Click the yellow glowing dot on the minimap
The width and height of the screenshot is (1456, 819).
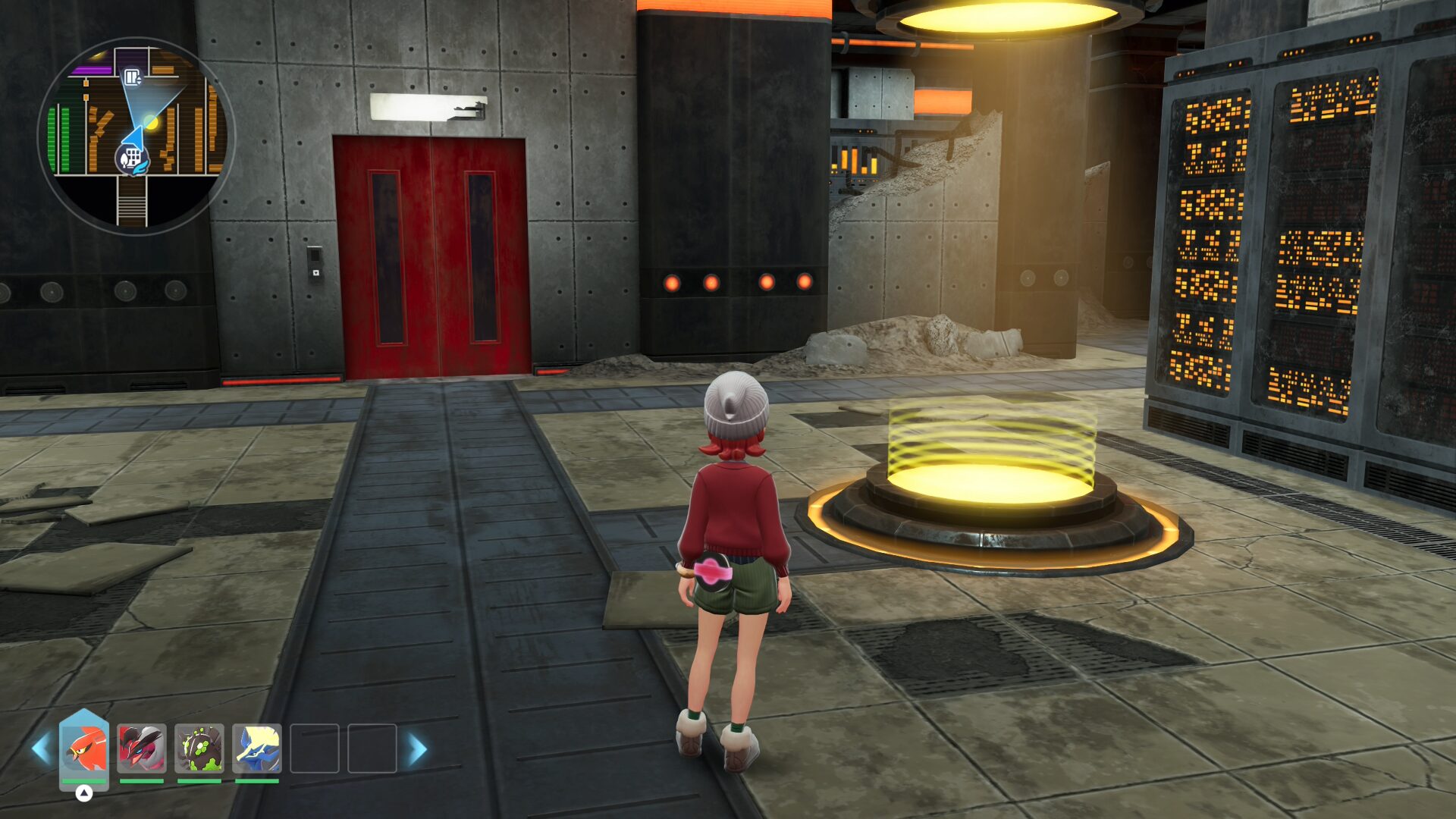coord(151,122)
